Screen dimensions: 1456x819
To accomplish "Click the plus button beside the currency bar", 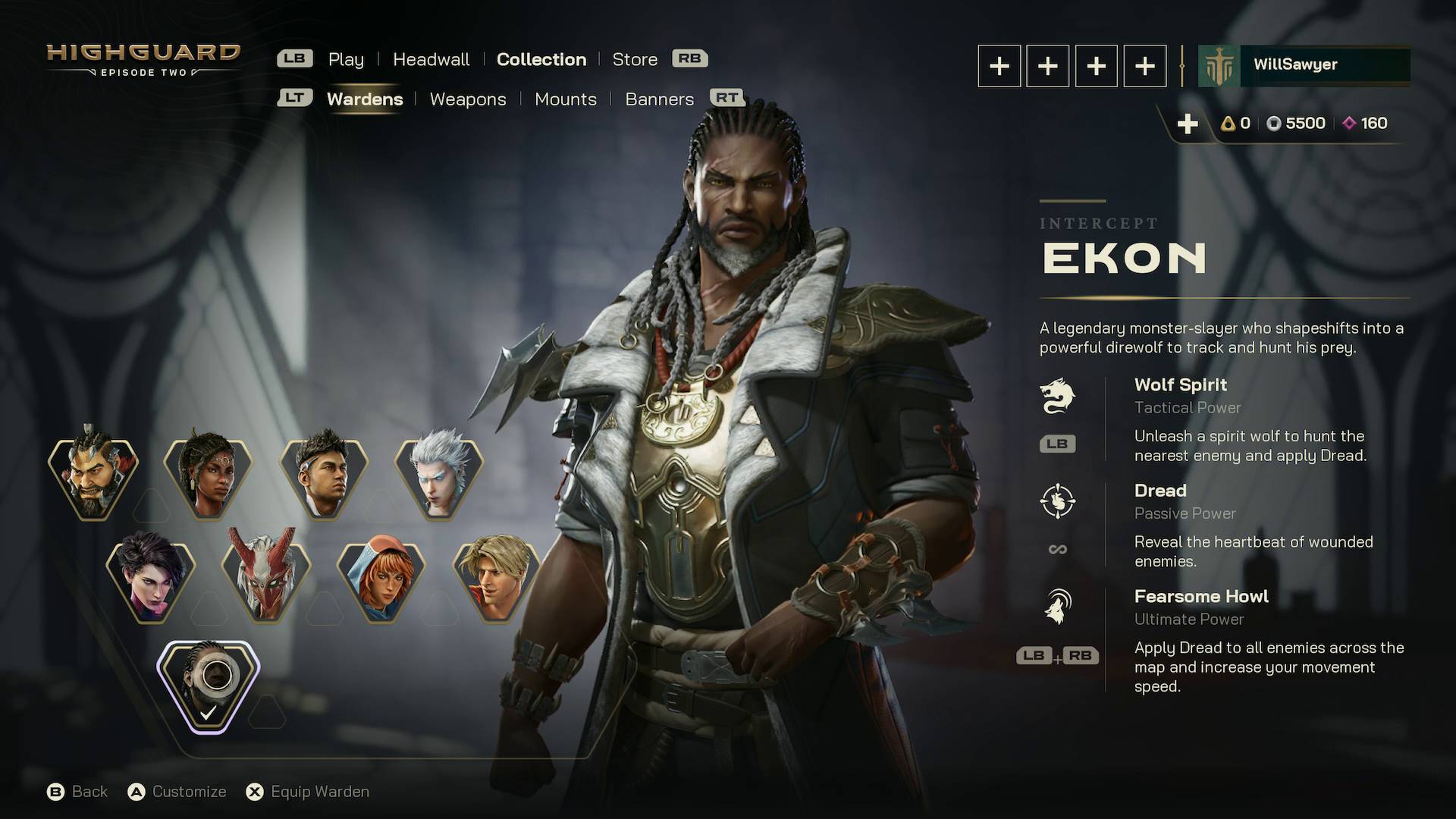I will [x=1188, y=122].
